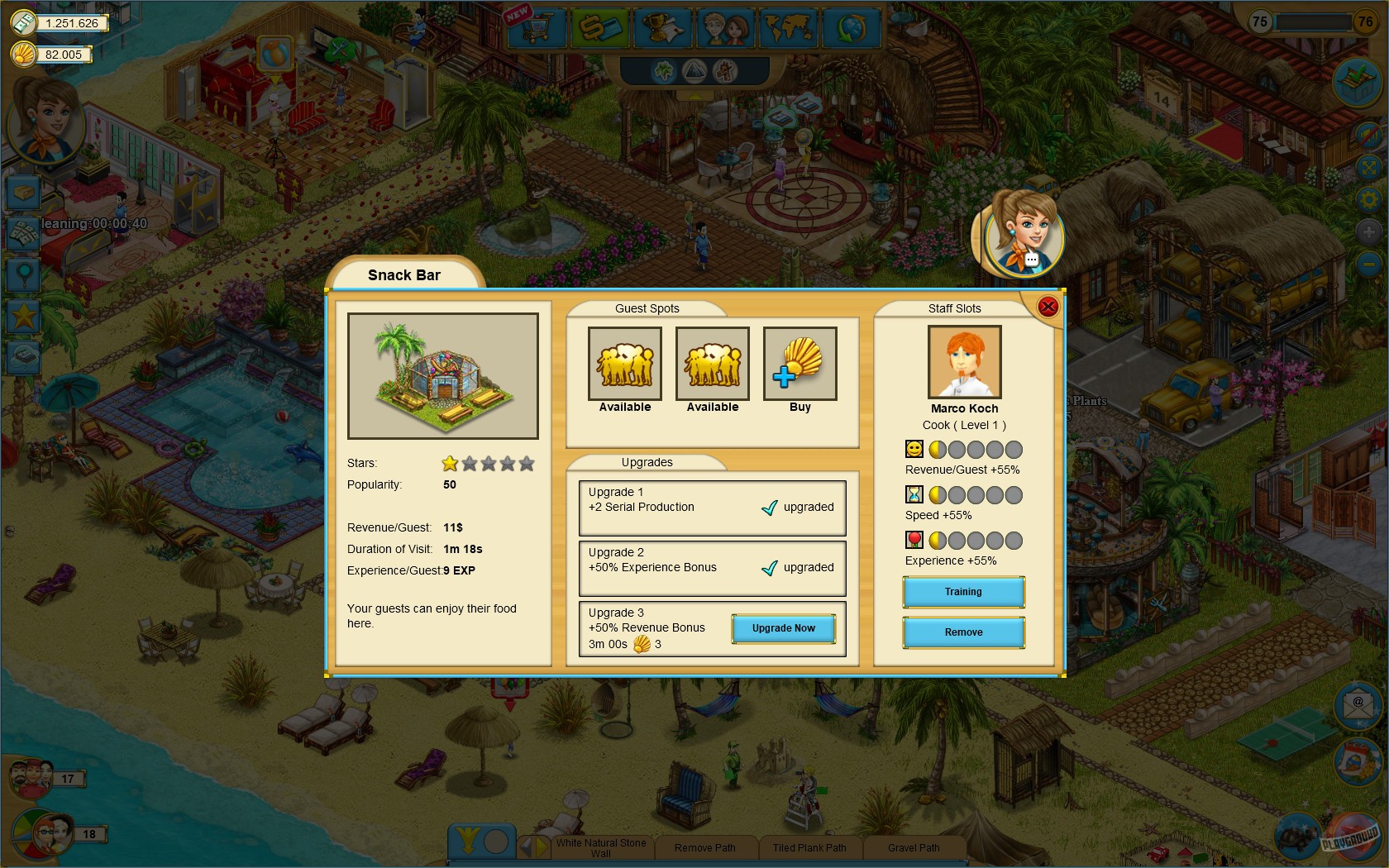Switch to the giraffe safari island view

[723, 72]
